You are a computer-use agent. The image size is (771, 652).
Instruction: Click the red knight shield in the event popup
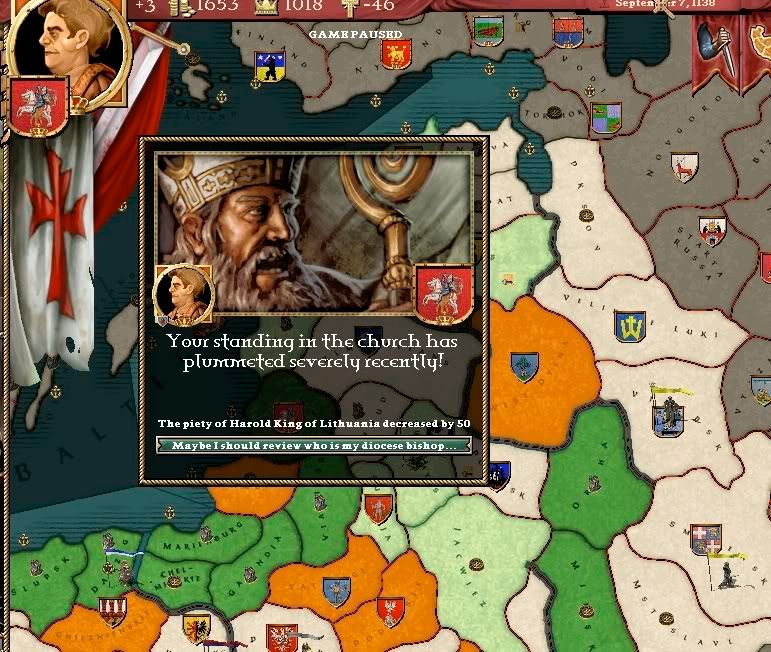(x=443, y=294)
